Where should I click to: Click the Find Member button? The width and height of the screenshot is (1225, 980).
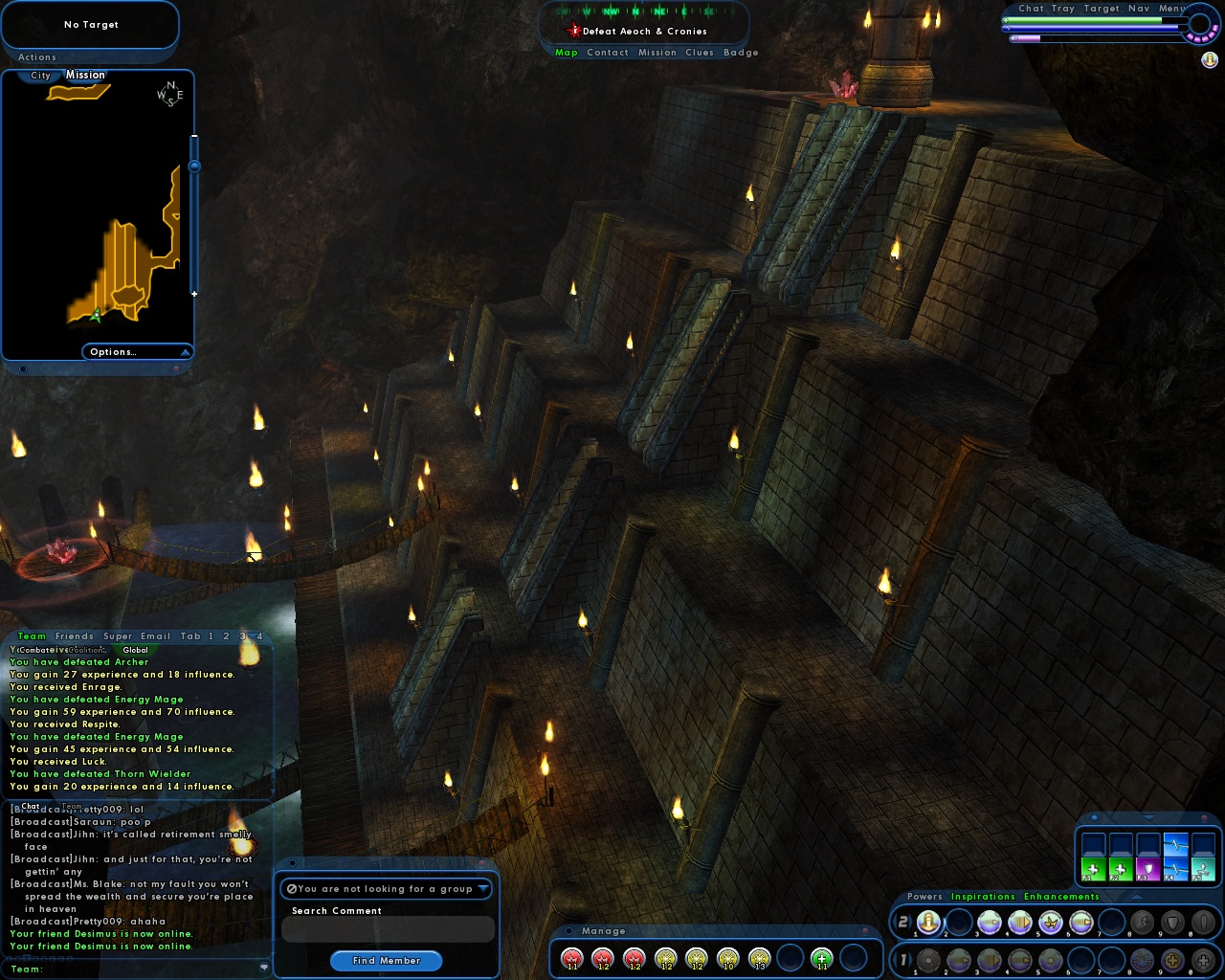[x=386, y=961]
